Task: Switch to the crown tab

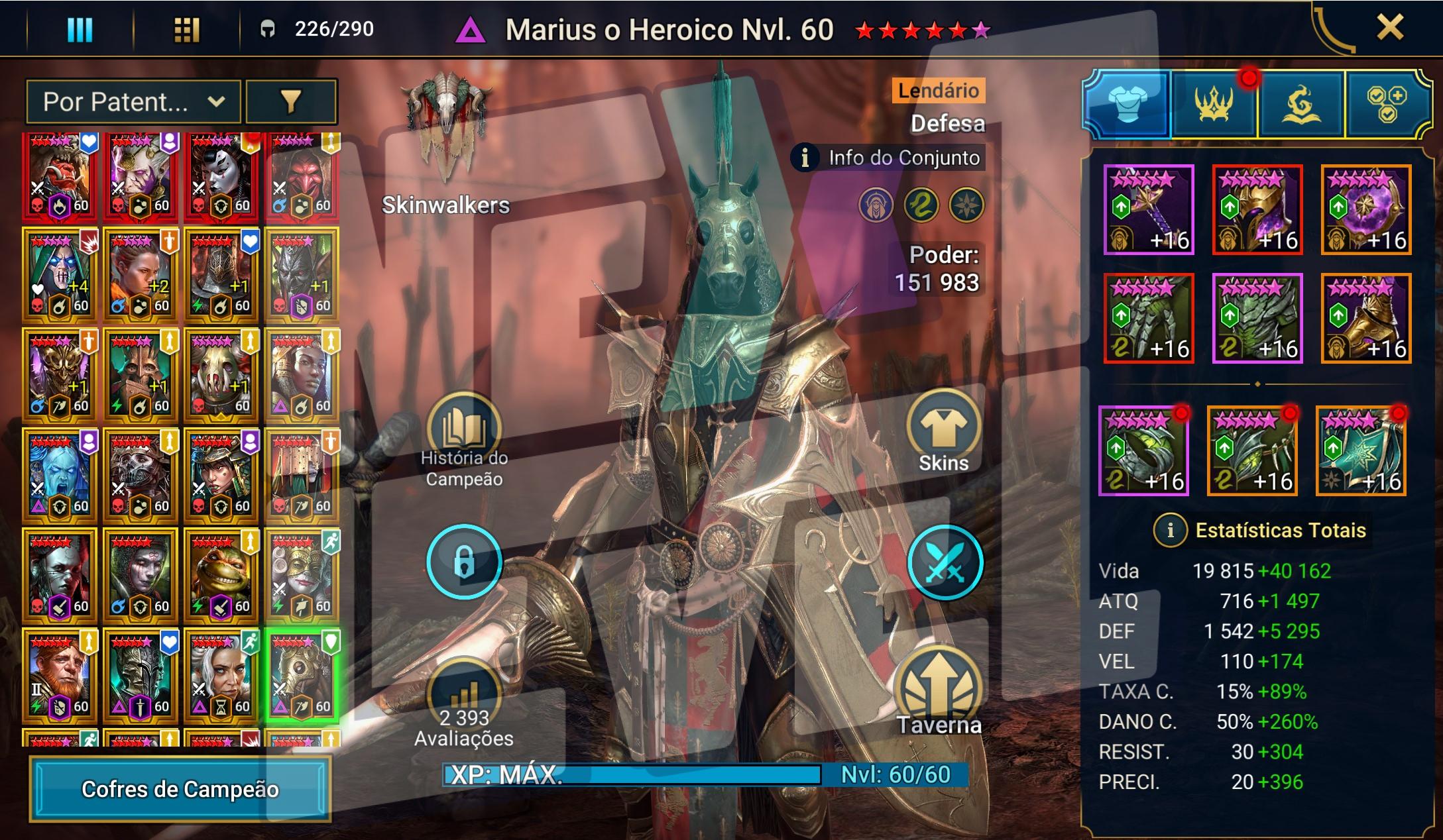Action: point(1214,105)
